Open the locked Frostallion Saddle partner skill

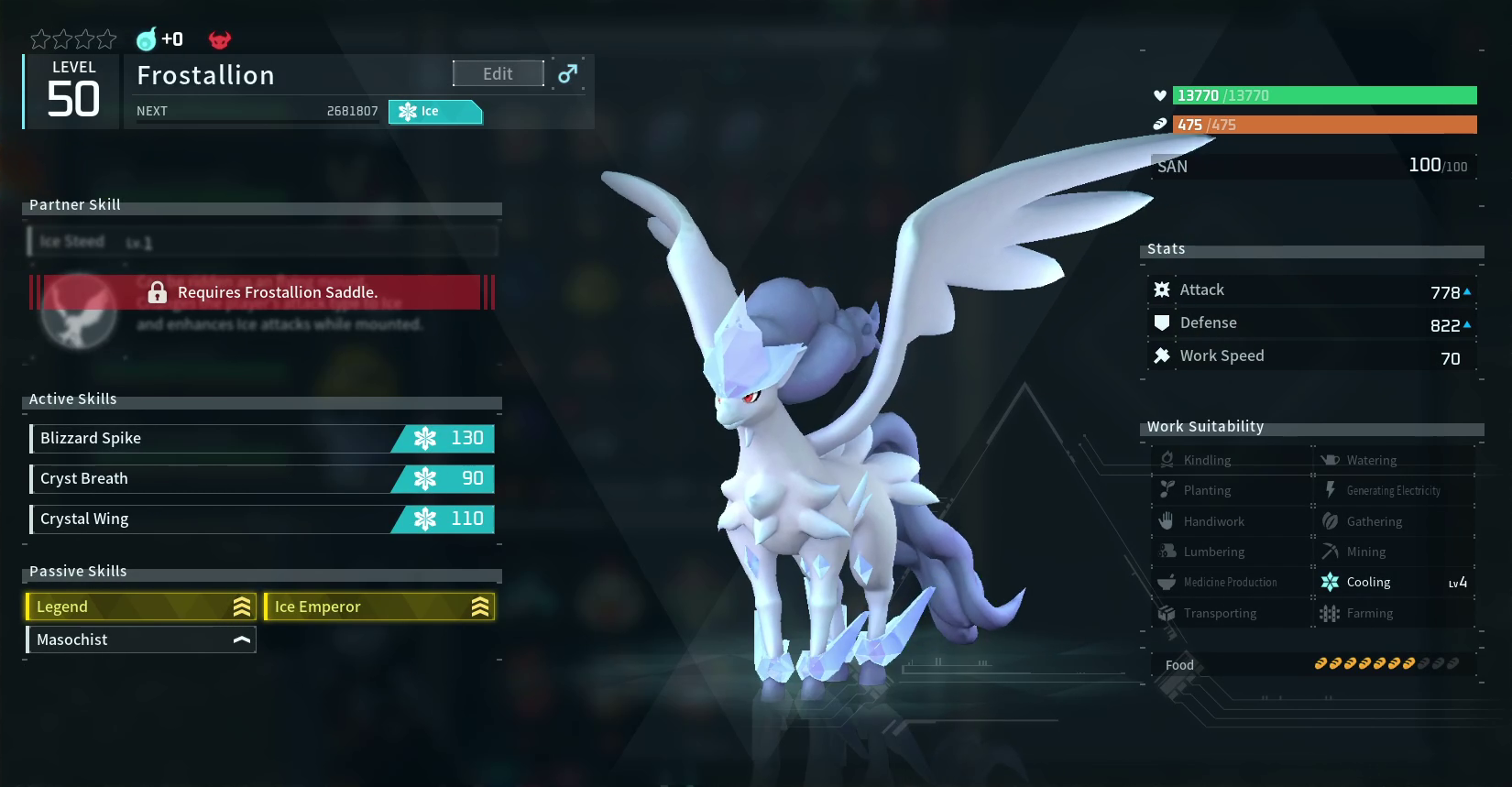262,292
